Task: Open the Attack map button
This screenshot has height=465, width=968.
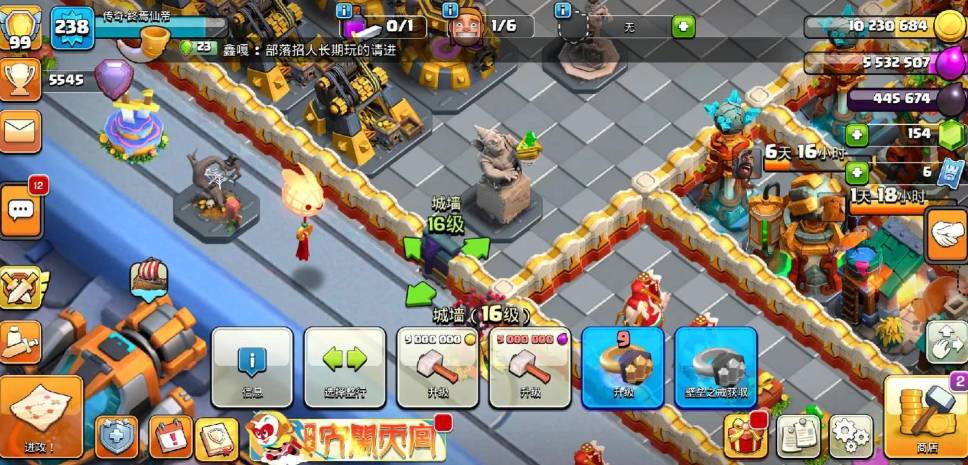Action: 41,417
